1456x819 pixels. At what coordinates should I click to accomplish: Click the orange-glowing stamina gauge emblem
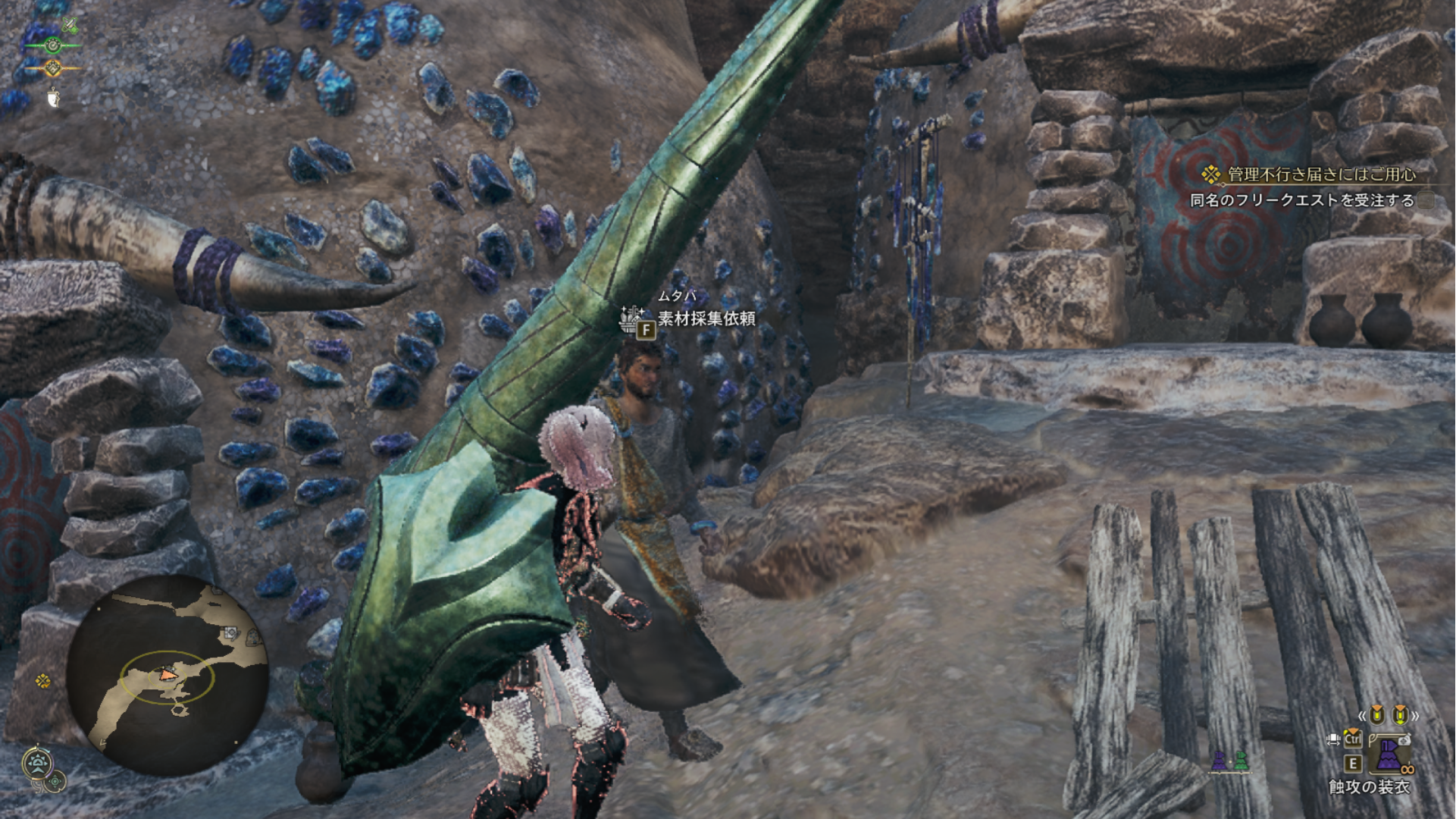[52, 69]
